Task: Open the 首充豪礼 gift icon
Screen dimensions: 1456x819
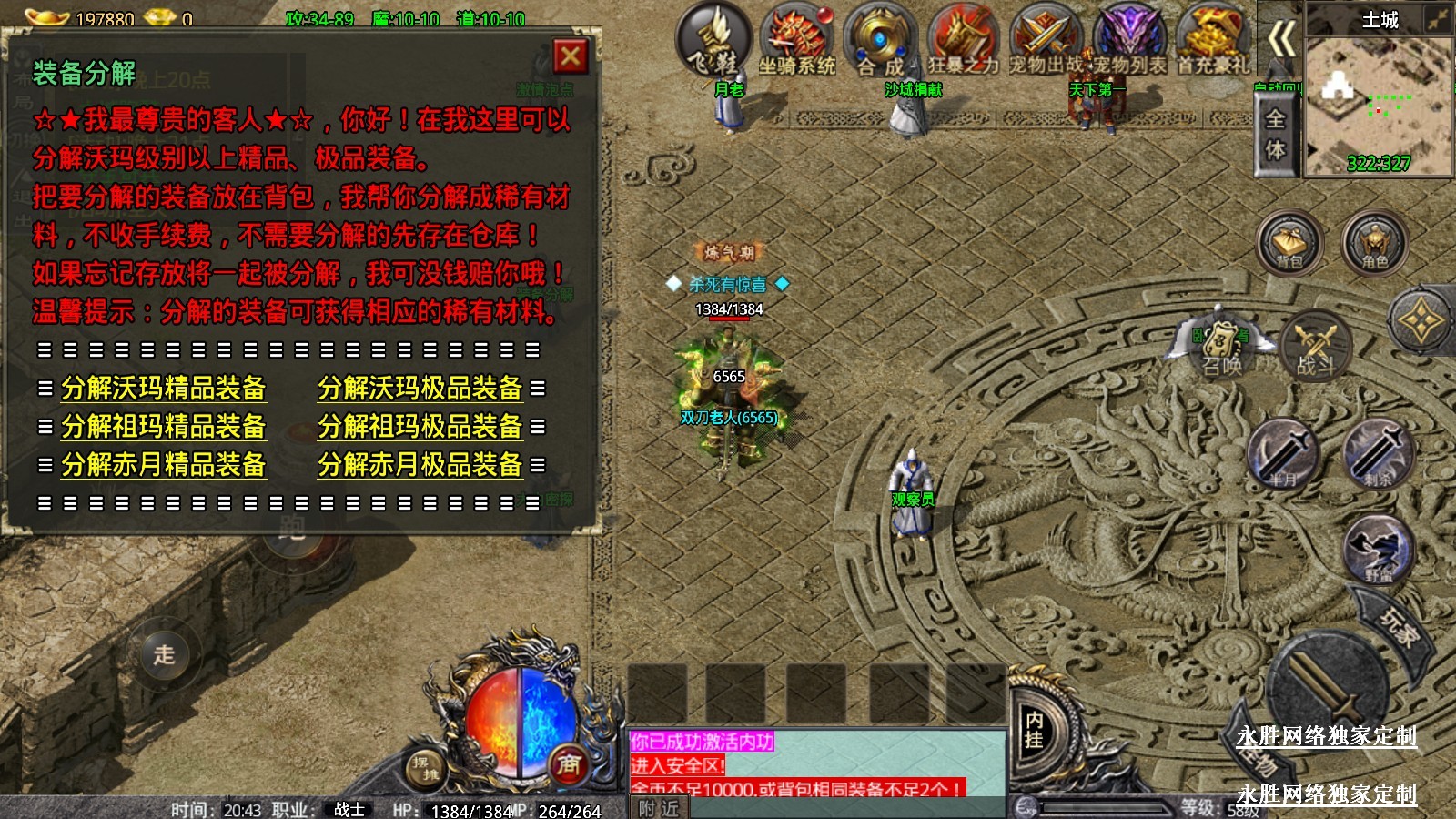Action: pos(1212,40)
